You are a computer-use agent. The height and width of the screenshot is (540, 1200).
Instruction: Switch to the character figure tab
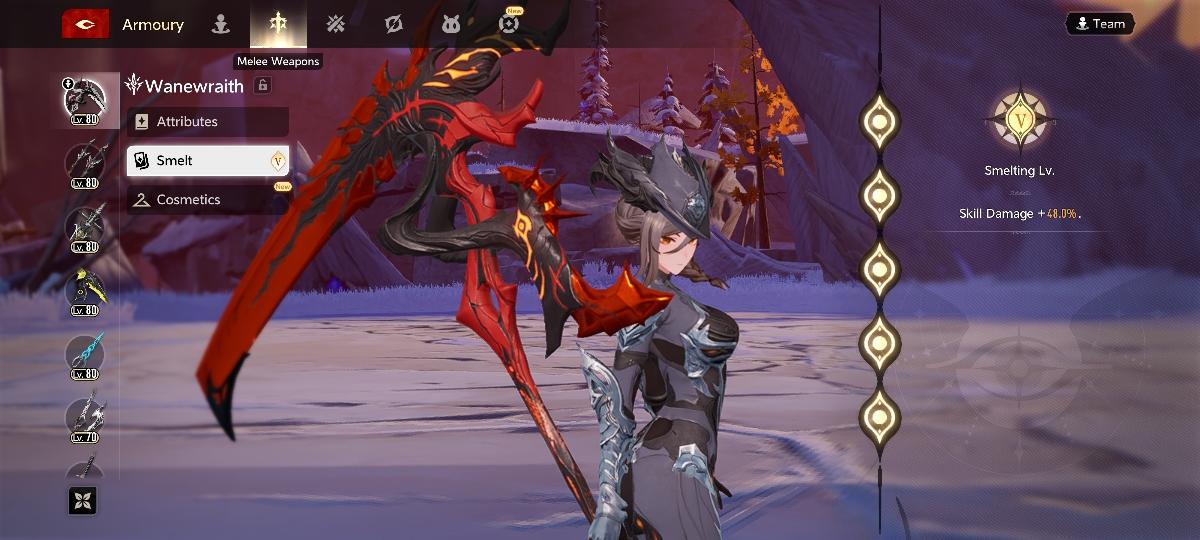(x=221, y=24)
